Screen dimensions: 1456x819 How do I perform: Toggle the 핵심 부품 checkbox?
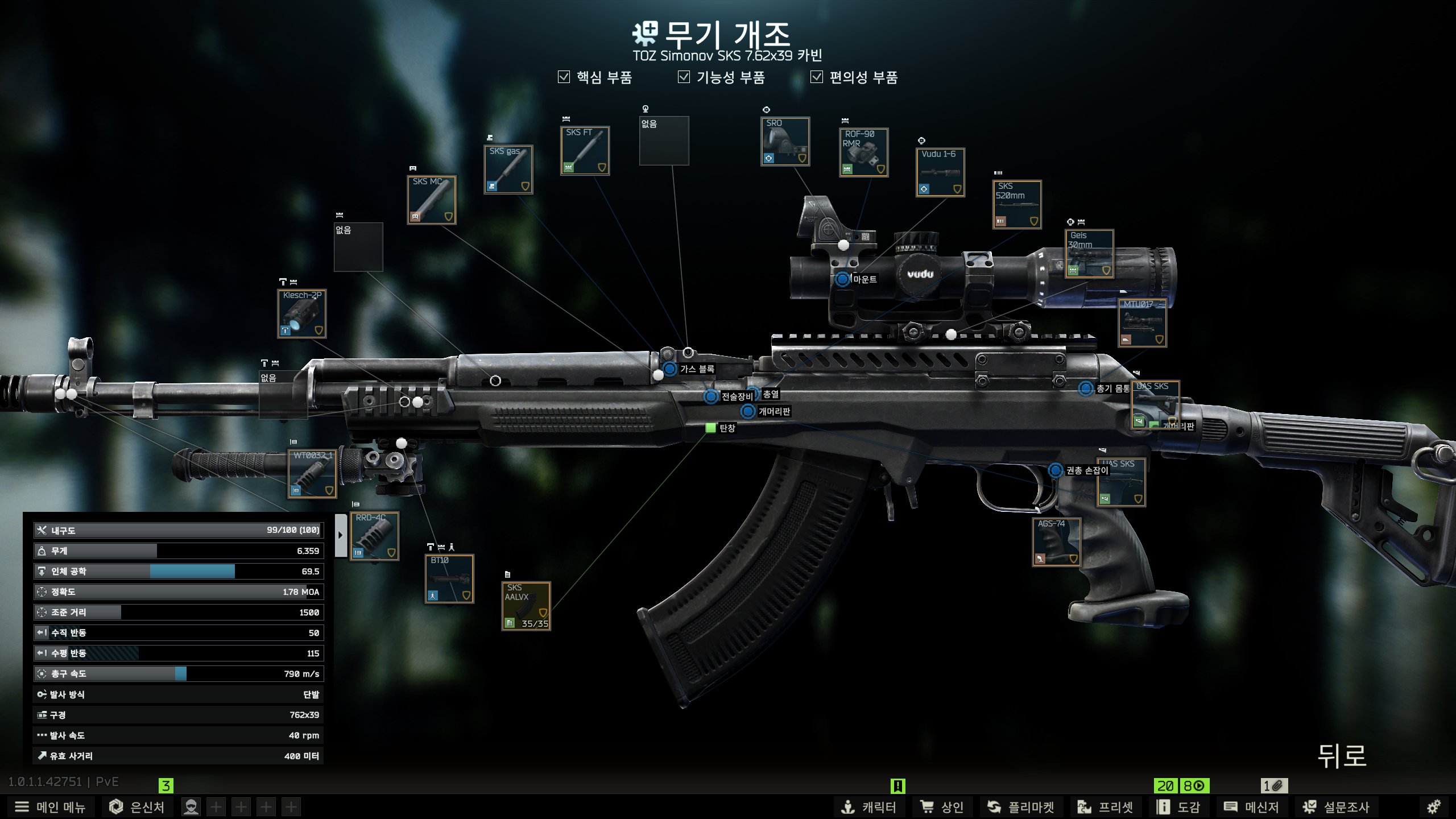564,77
